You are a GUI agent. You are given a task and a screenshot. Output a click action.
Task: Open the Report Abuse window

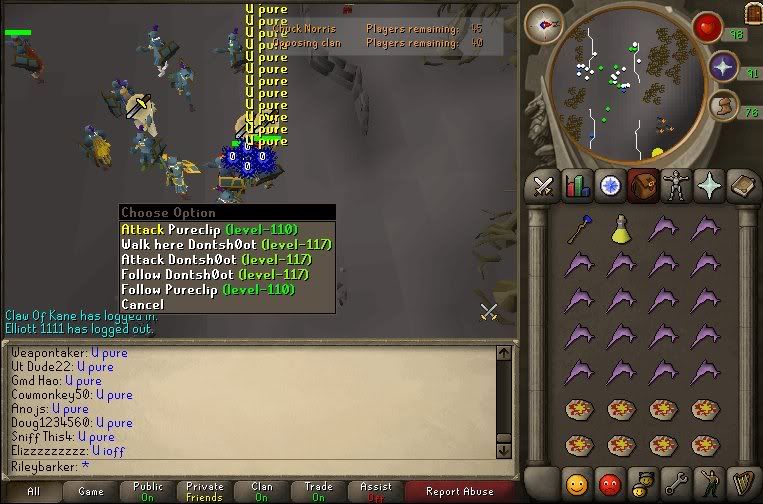tap(459, 491)
